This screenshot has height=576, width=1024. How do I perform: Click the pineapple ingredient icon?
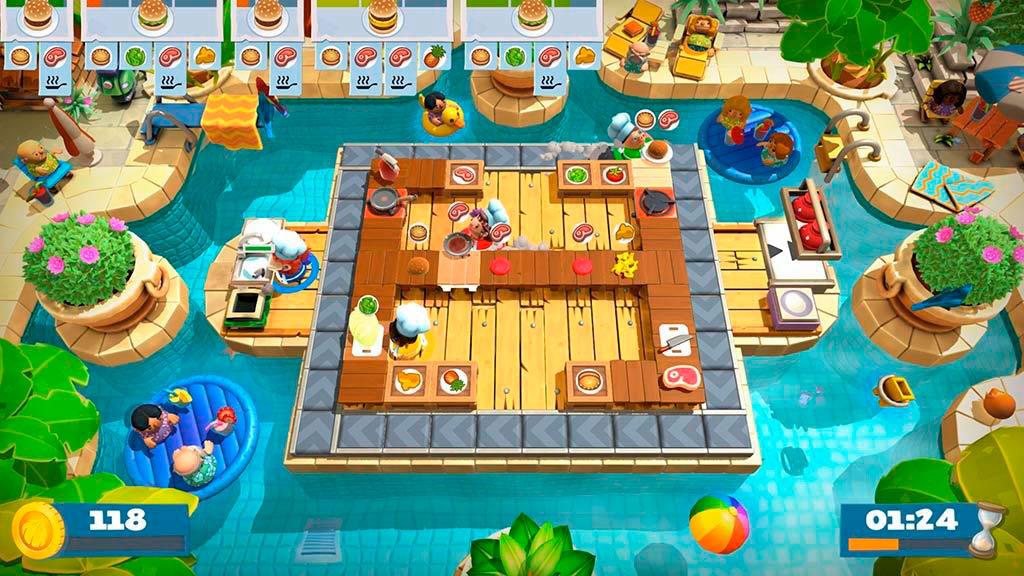tap(435, 56)
